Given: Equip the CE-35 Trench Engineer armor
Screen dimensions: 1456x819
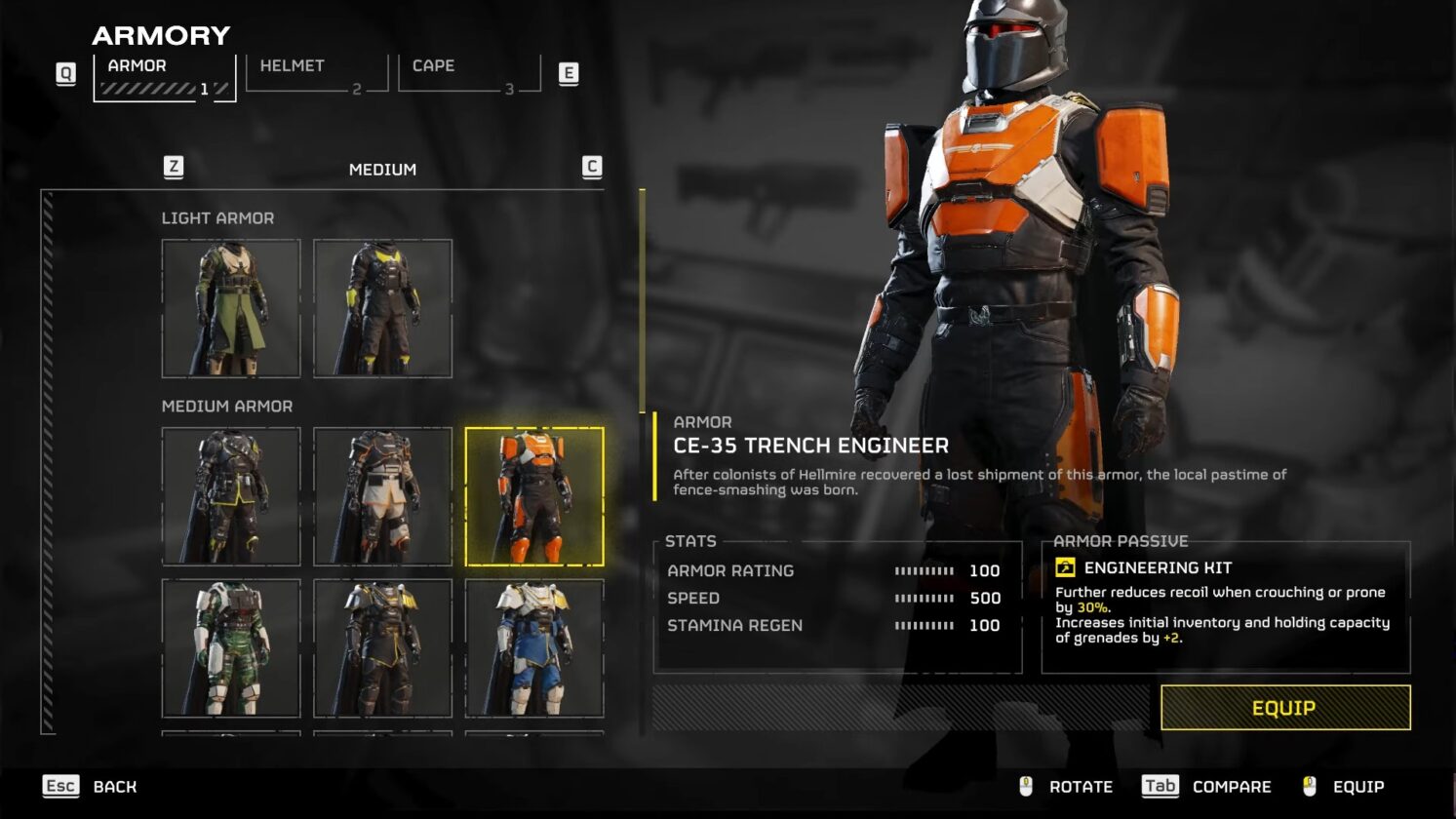Looking at the screenshot, I should pyautogui.click(x=1284, y=708).
